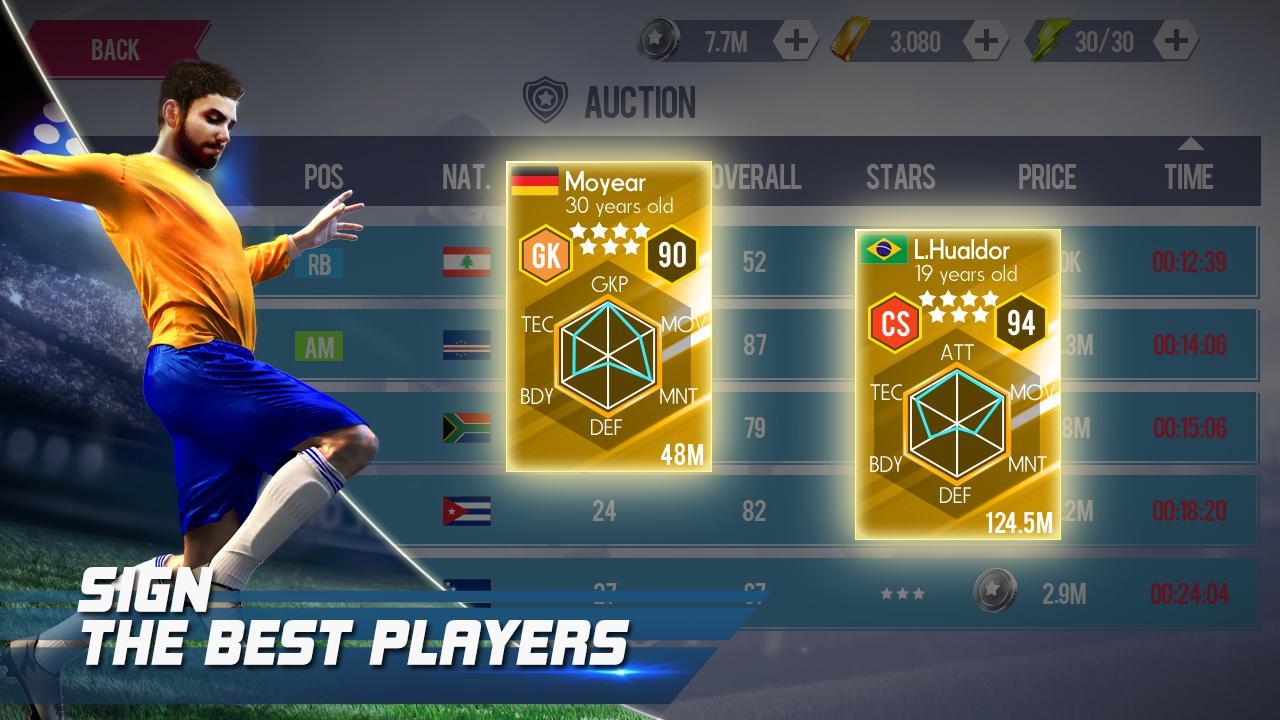Open the STARS column sorting

pyautogui.click(x=902, y=177)
